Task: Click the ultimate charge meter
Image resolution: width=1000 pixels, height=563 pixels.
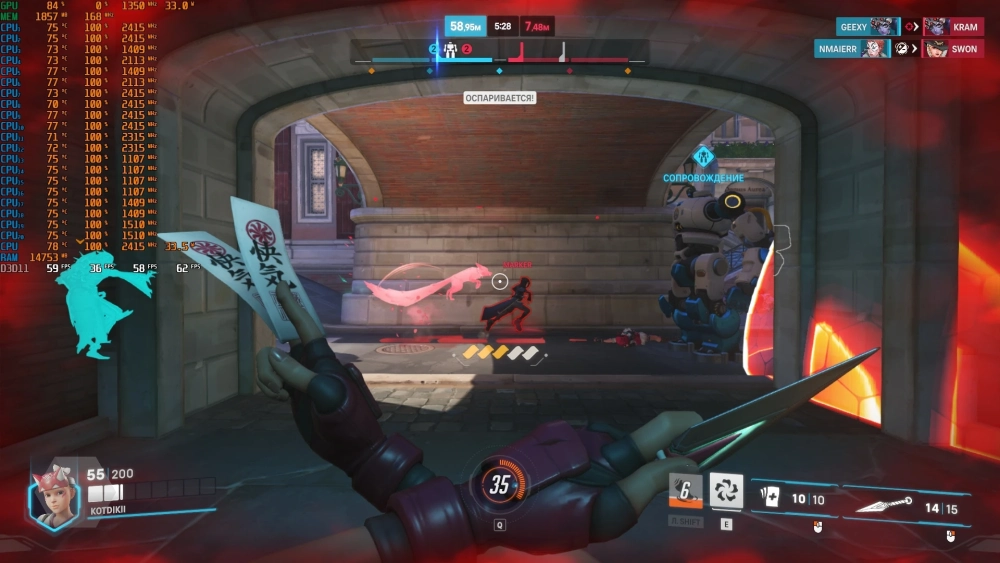Action: tap(499, 485)
